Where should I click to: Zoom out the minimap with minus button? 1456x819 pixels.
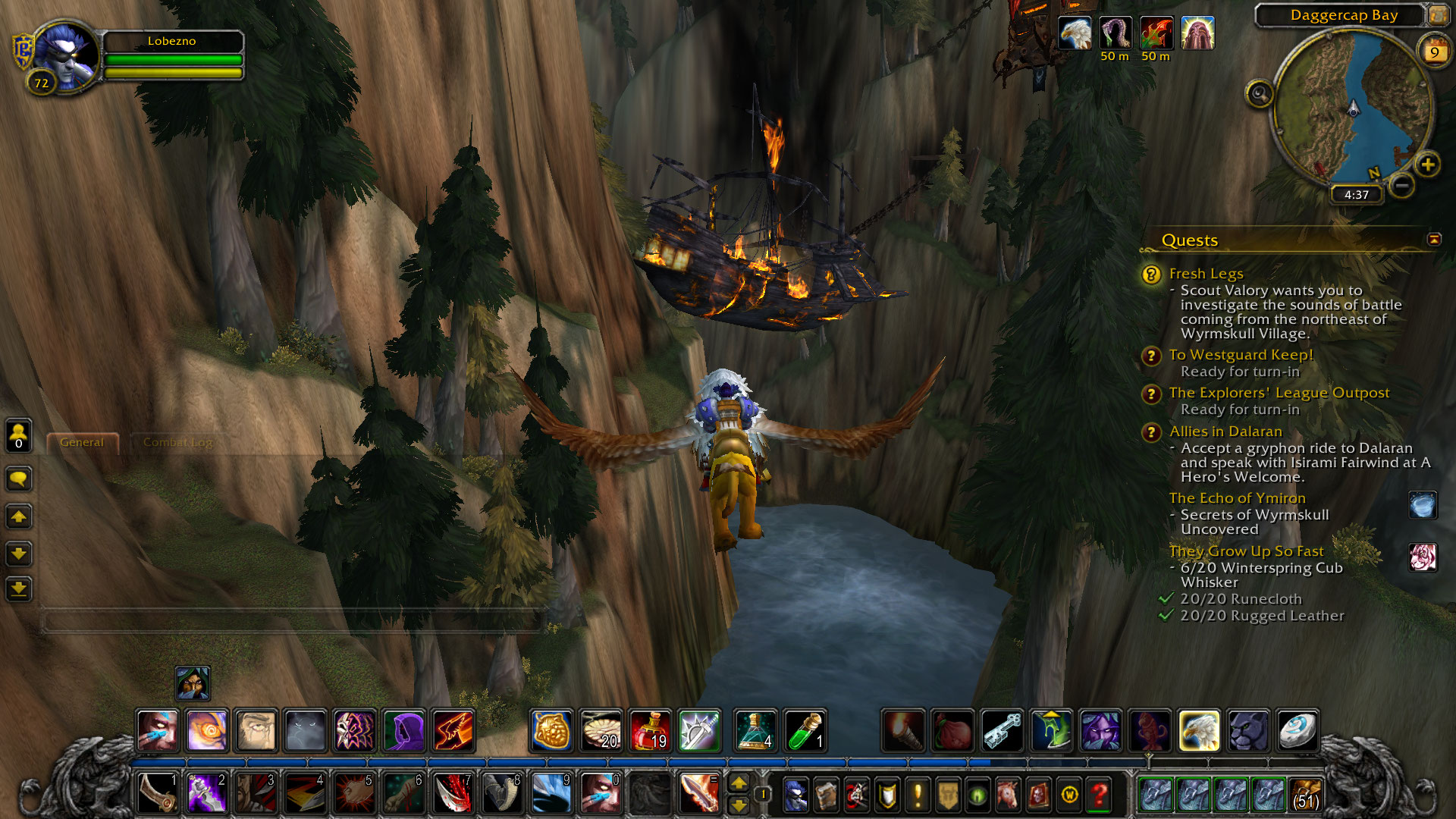tap(1402, 184)
